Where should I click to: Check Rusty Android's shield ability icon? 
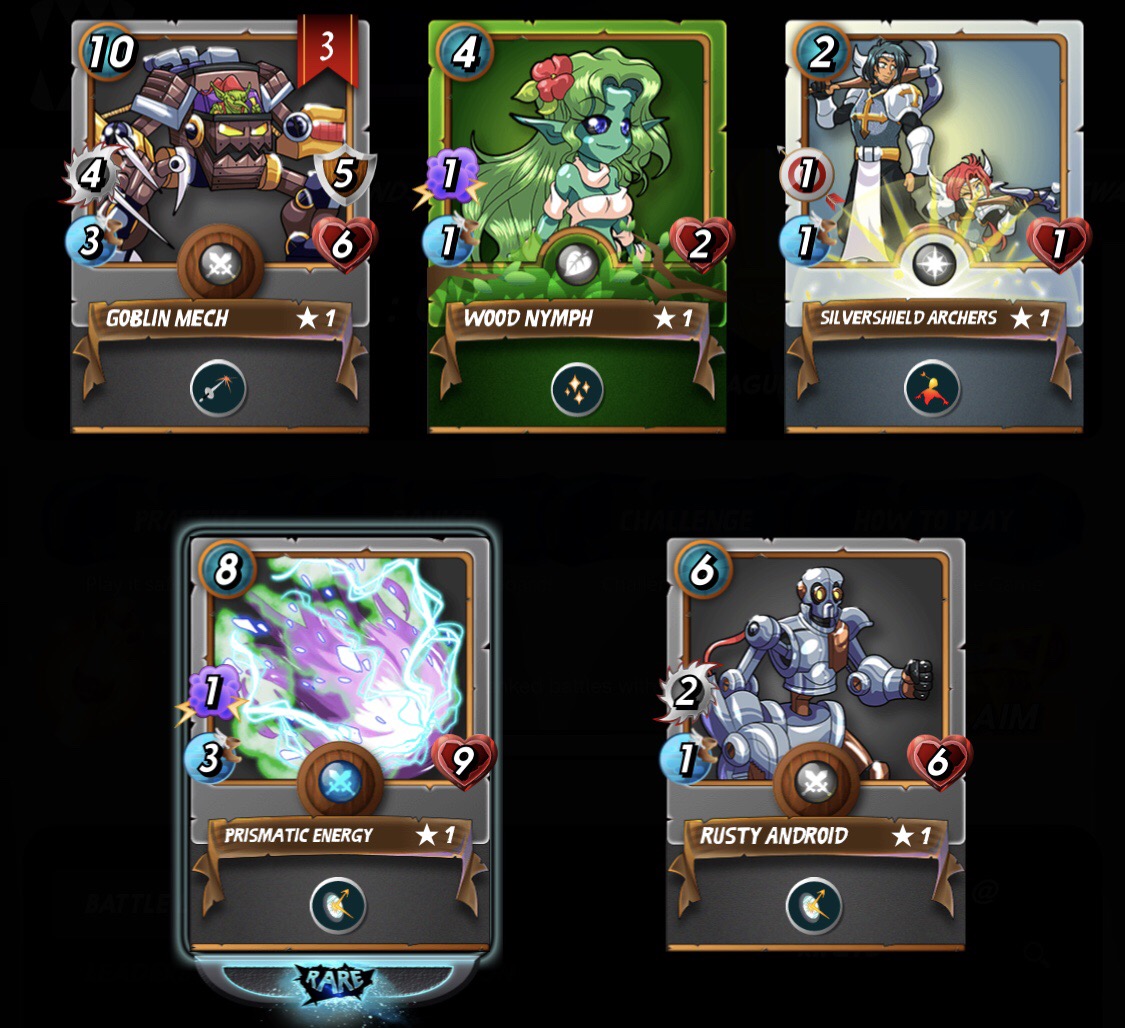click(x=814, y=905)
